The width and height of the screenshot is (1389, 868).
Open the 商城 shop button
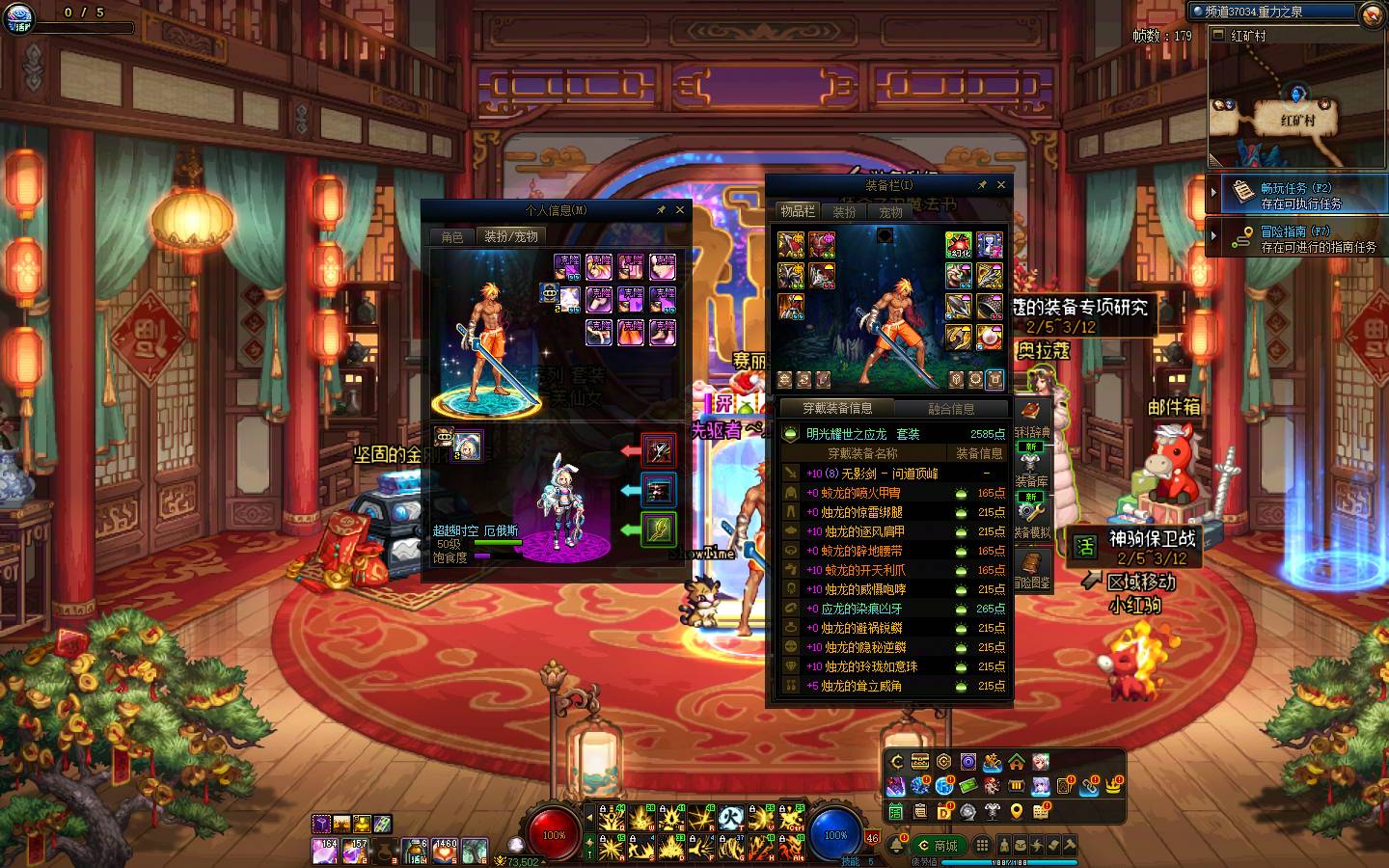pyautogui.click(x=938, y=846)
